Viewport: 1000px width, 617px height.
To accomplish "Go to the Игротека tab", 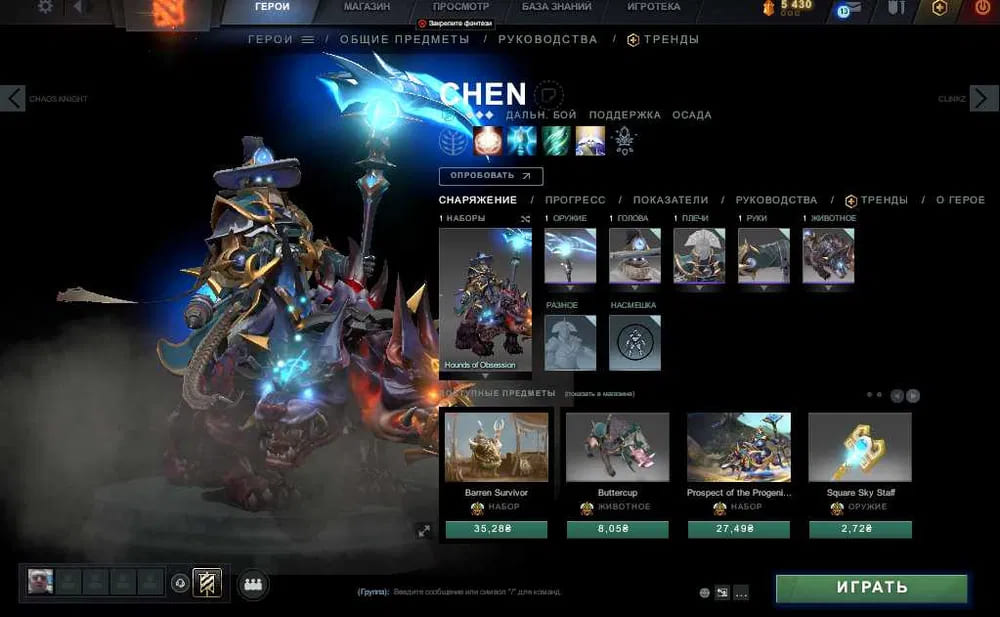I will point(653,7).
